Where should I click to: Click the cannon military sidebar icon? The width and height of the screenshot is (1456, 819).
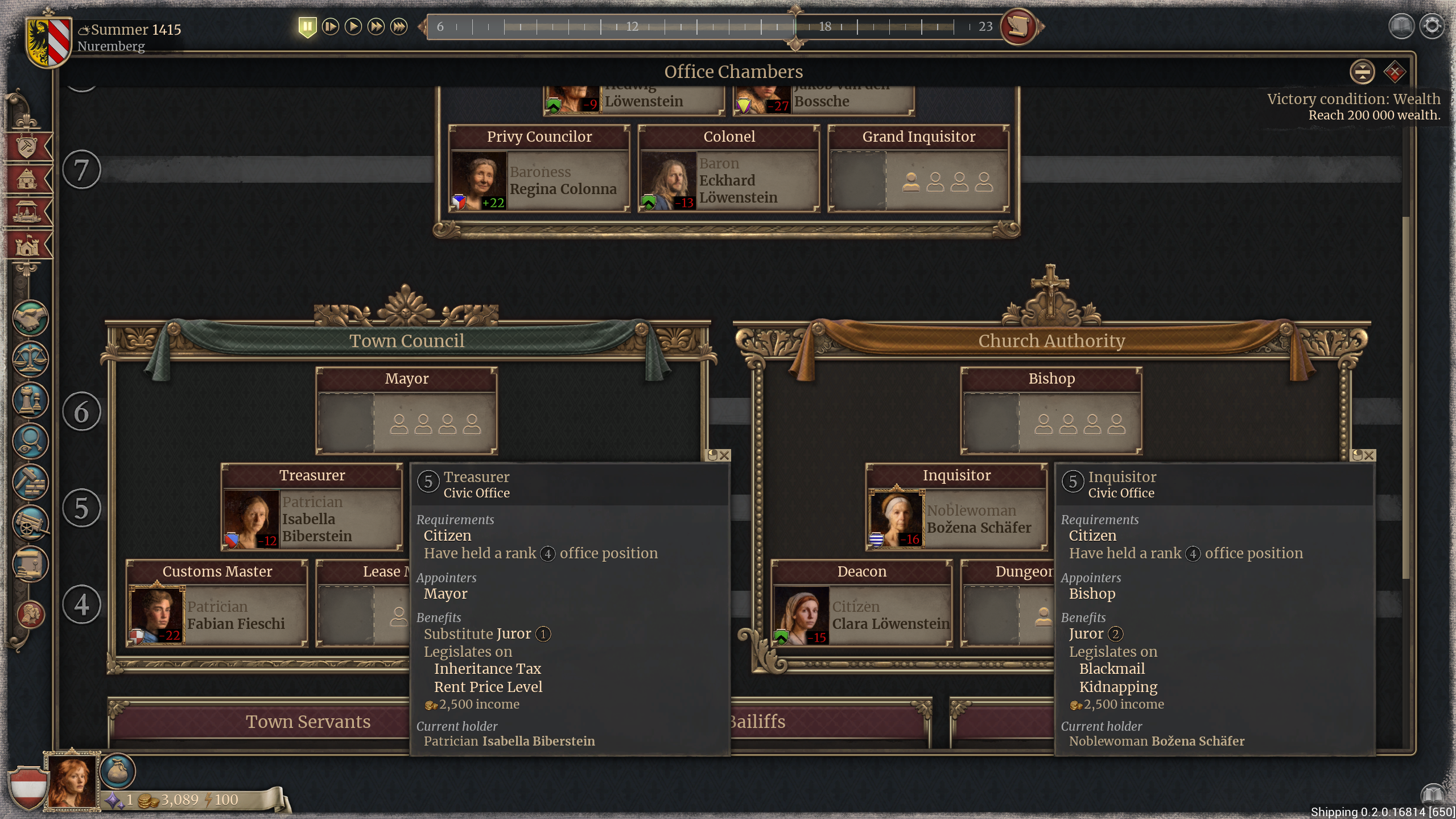click(30, 524)
